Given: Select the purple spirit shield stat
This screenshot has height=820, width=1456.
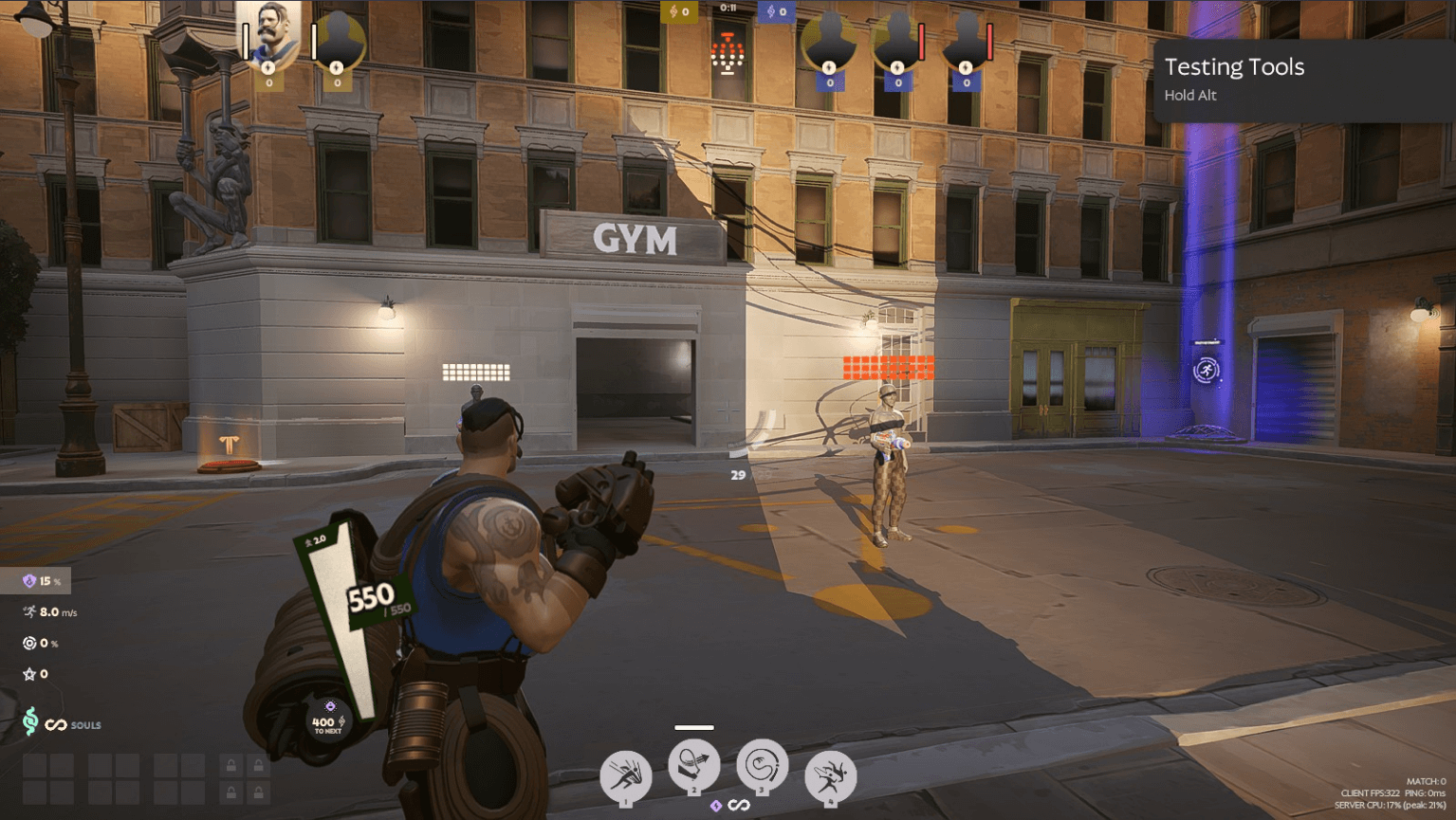Looking at the screenshot, I should (x=29, y=581).
